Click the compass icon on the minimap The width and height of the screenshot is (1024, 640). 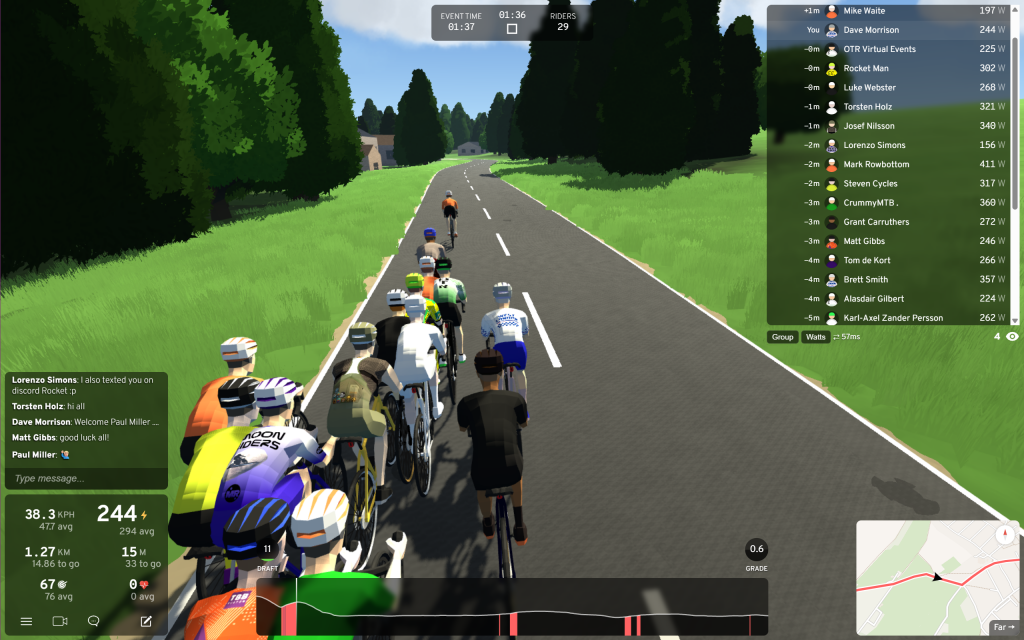coord(1003,535)
